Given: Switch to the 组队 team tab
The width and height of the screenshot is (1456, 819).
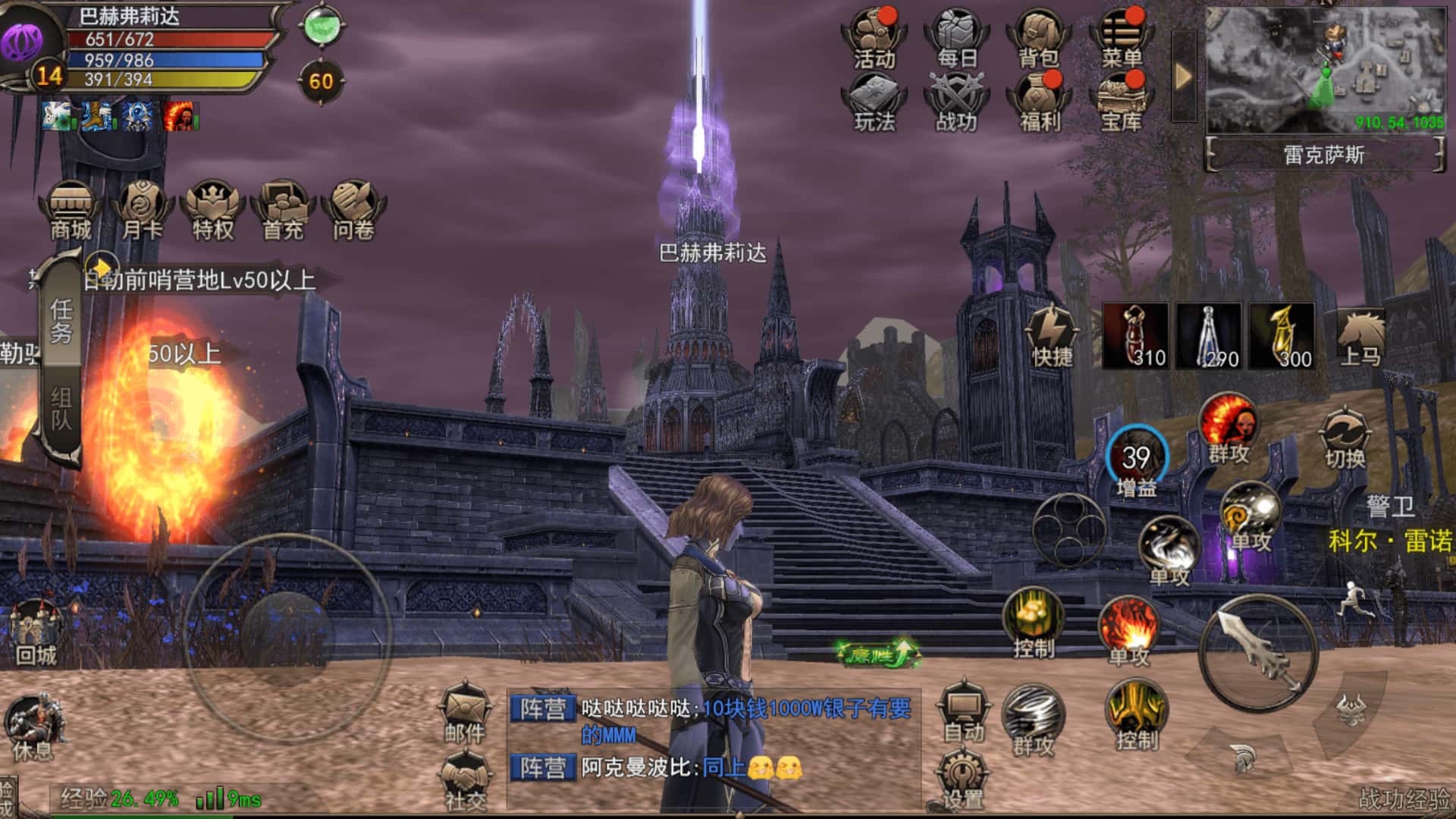Looking at the screenshot, I should coord(61,411).
